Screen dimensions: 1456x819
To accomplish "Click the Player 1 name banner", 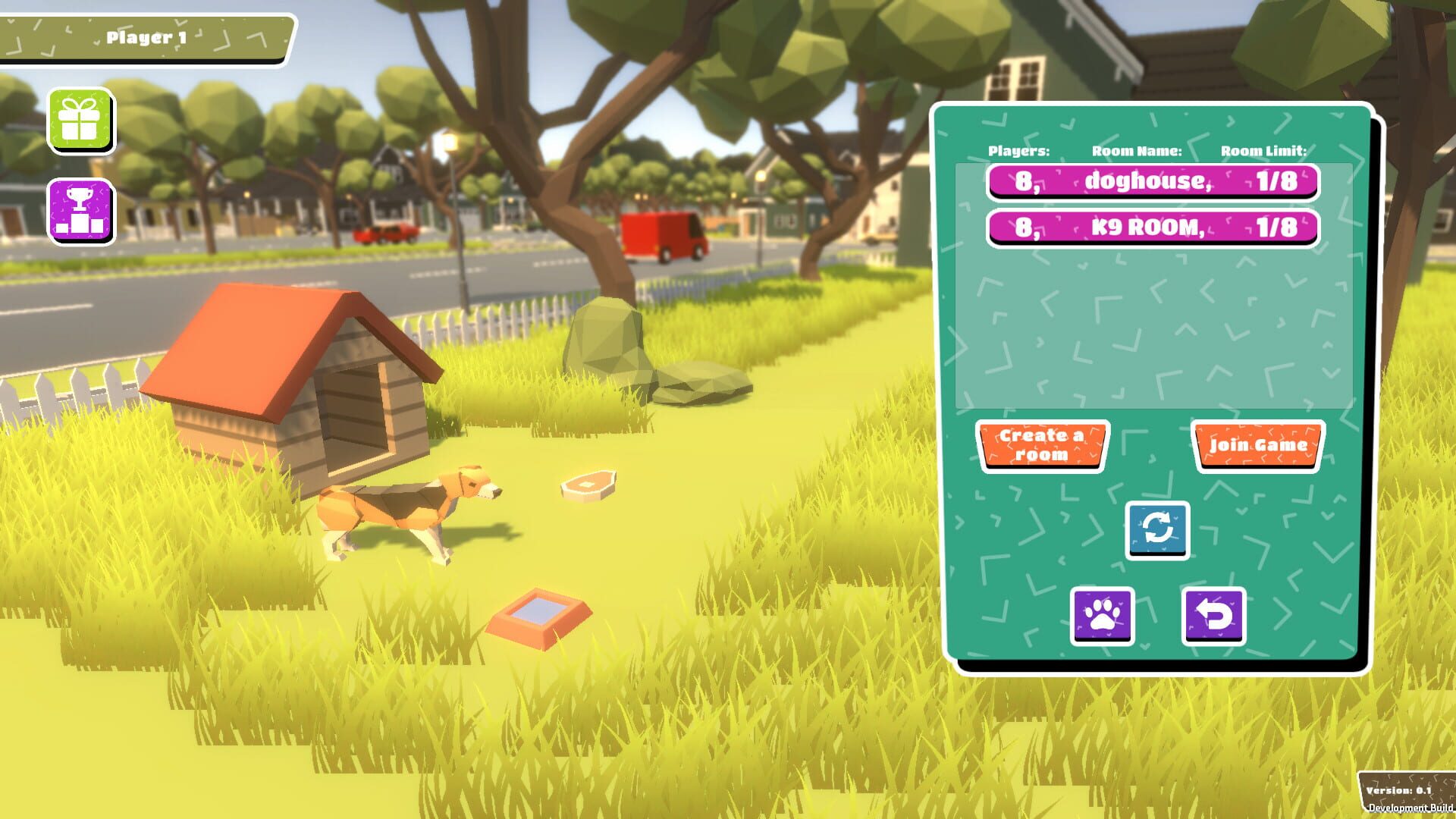I will [x=148, y=35].
